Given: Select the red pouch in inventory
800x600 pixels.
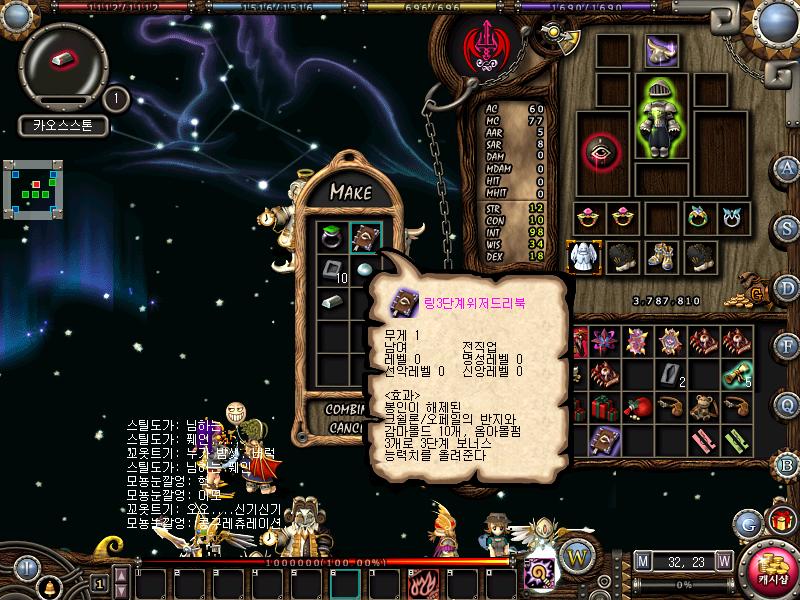Looking at the screenshot, I should tap(638, 407).
